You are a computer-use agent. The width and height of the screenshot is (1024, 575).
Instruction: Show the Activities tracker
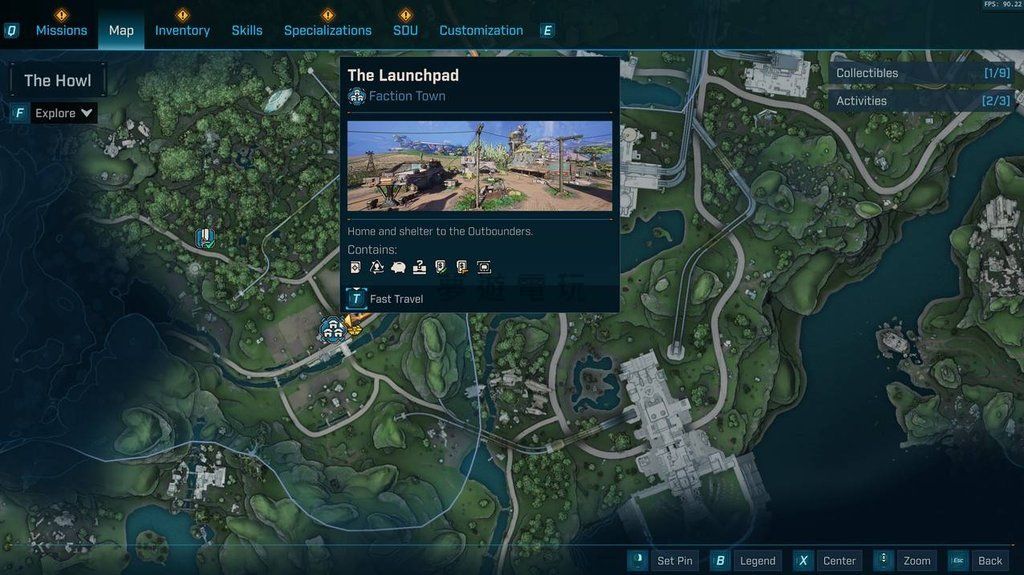coord(922,101)
